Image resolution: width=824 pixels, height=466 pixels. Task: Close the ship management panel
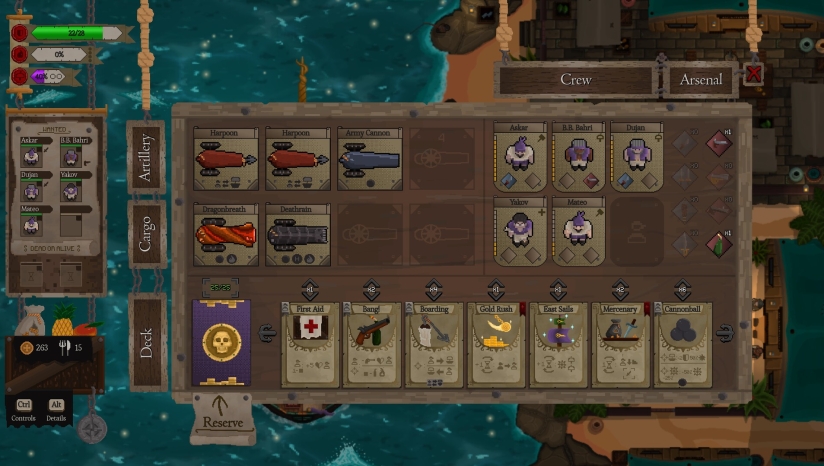point(754,74)
